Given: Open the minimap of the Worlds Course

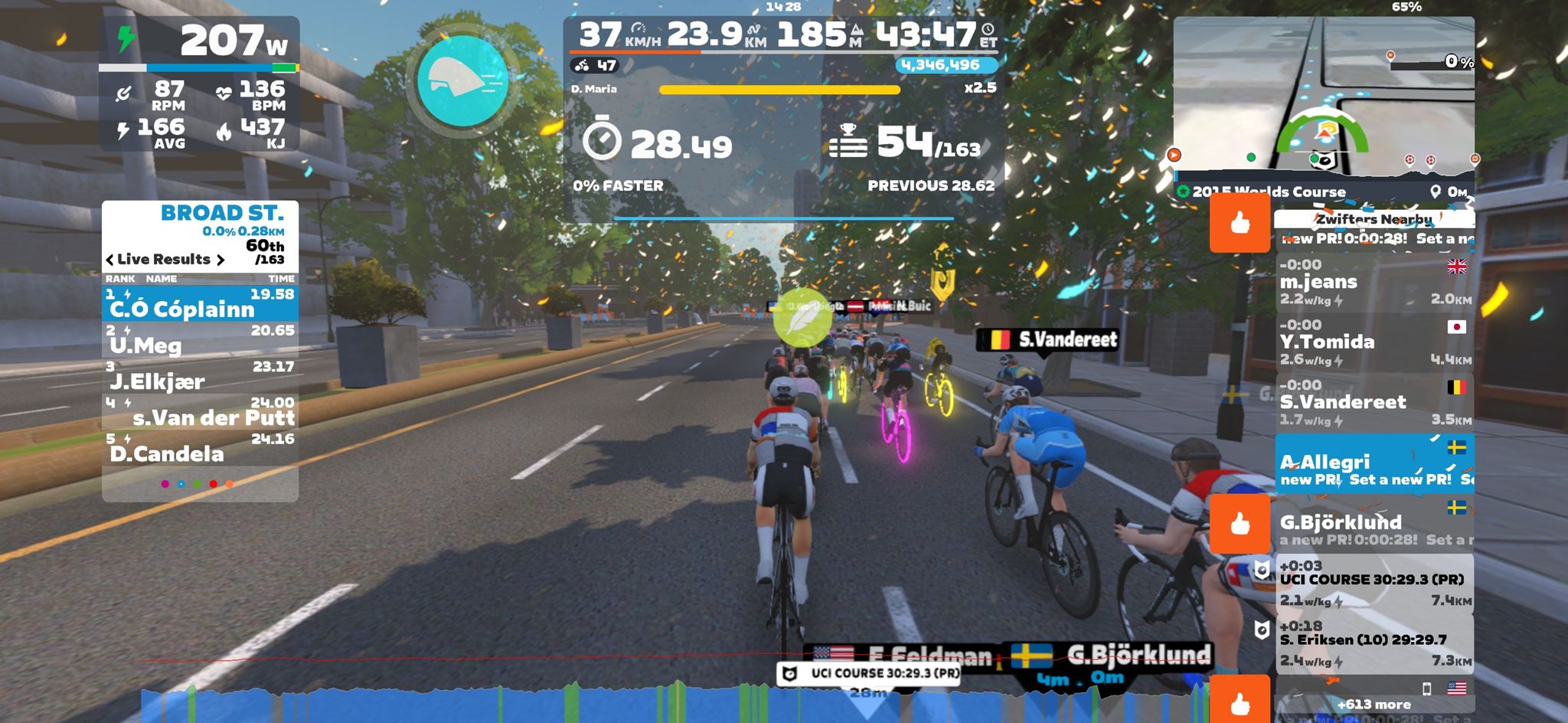Looking at the screenshot, I should click(1323, 100).
